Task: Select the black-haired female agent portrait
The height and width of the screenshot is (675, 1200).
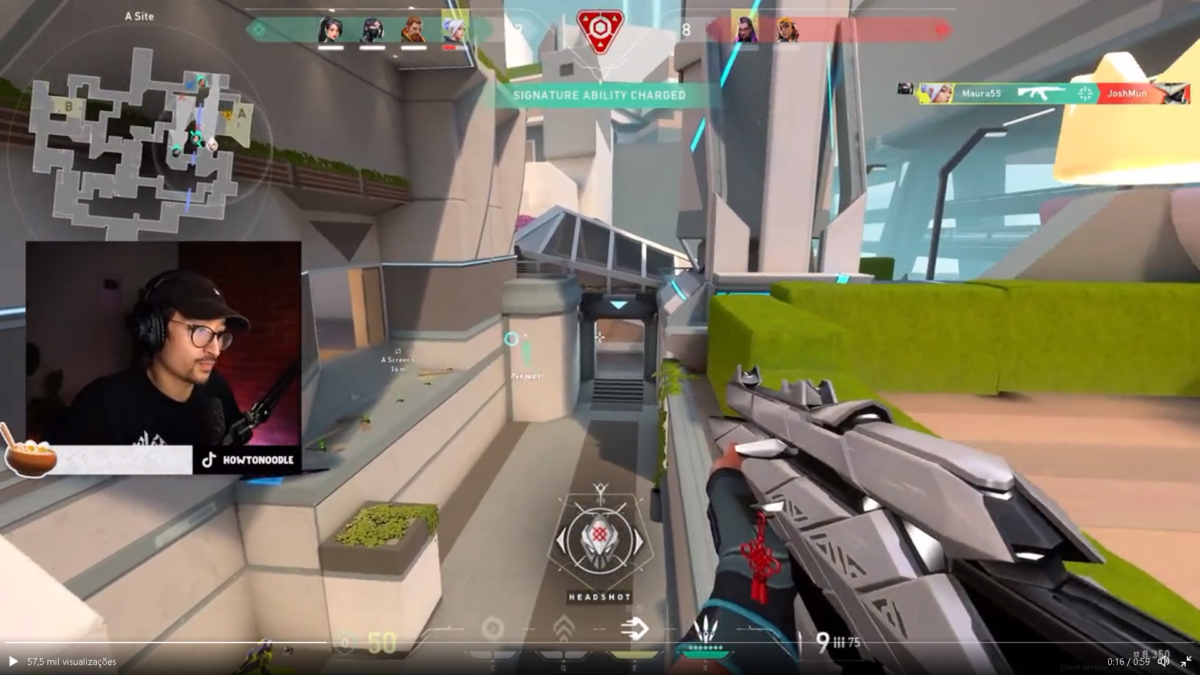Action: (x=330, y=30)
